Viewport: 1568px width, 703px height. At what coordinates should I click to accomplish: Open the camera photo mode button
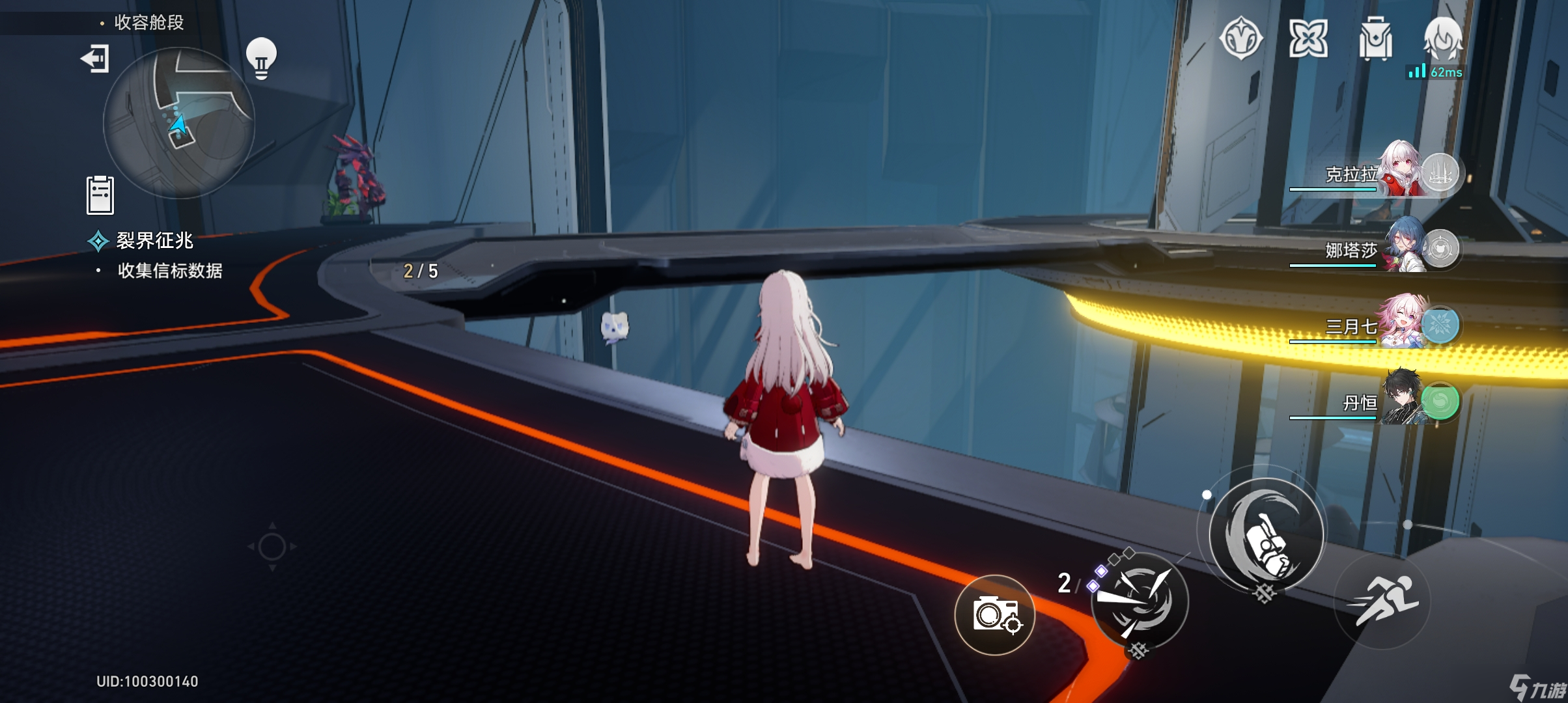(994, 614)
